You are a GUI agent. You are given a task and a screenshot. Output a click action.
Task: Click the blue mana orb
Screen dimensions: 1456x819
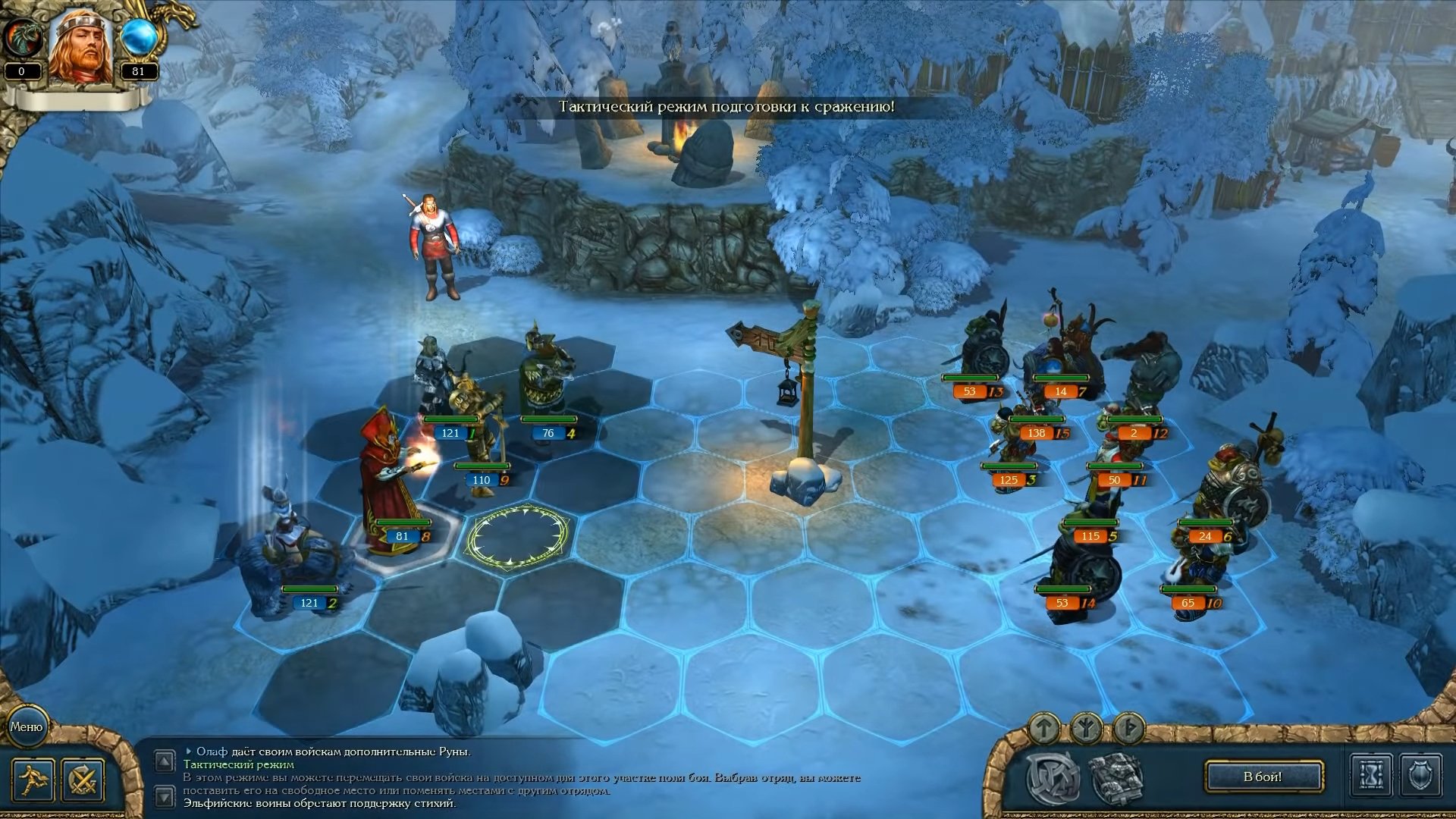pos(138,38)
